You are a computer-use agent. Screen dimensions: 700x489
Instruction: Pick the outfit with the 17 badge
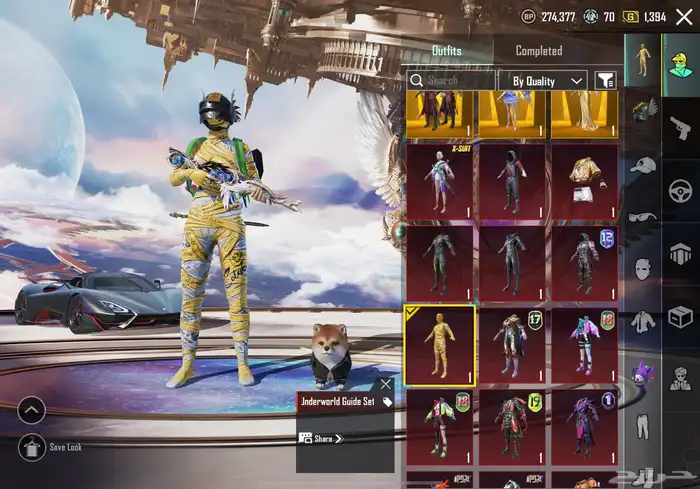tap(512, 345)
